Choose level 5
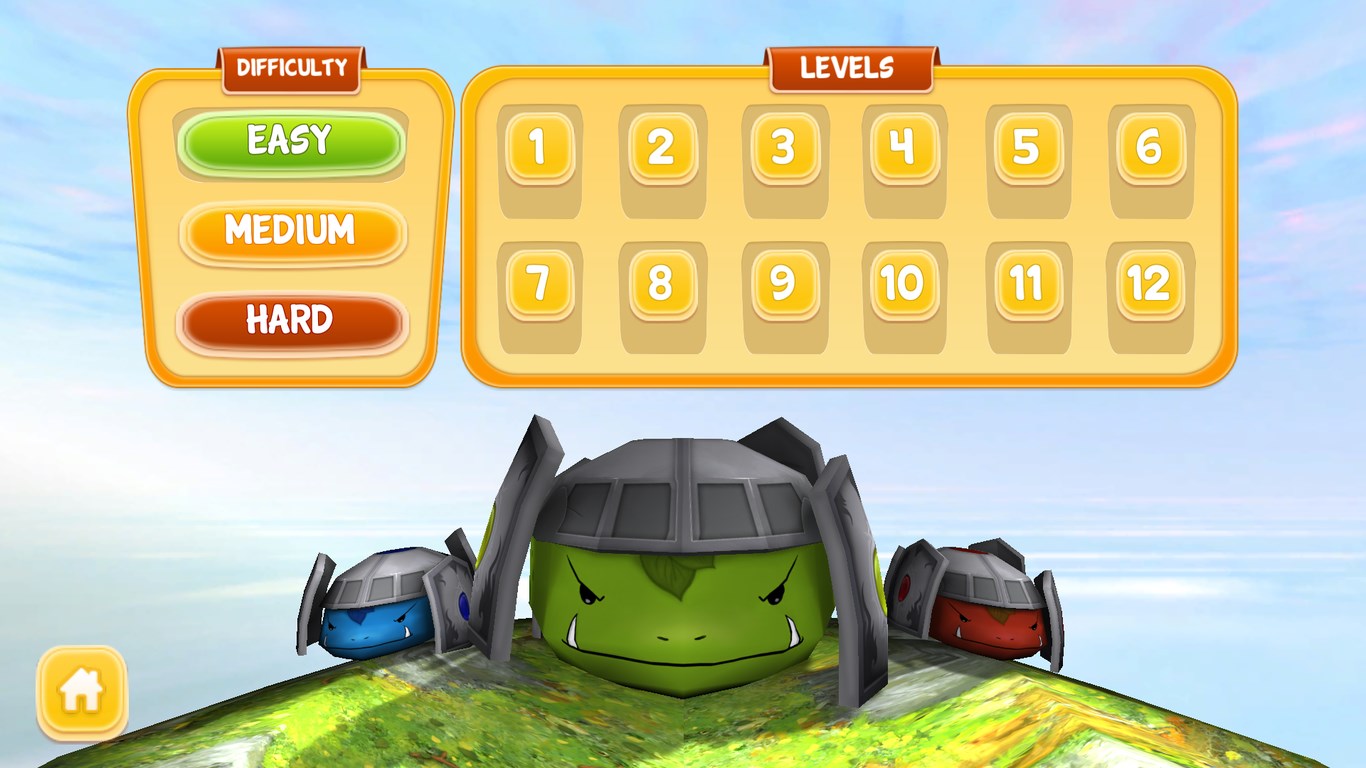Screen dimensions: 1366x768 click(1027, 148)
